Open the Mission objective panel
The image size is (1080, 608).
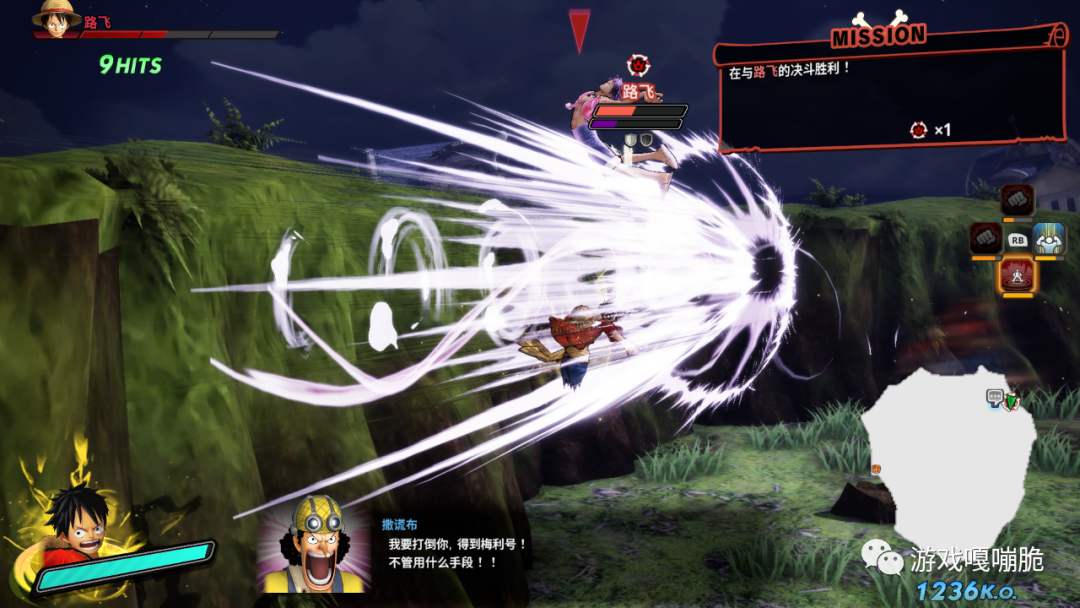tap(890, 95)
